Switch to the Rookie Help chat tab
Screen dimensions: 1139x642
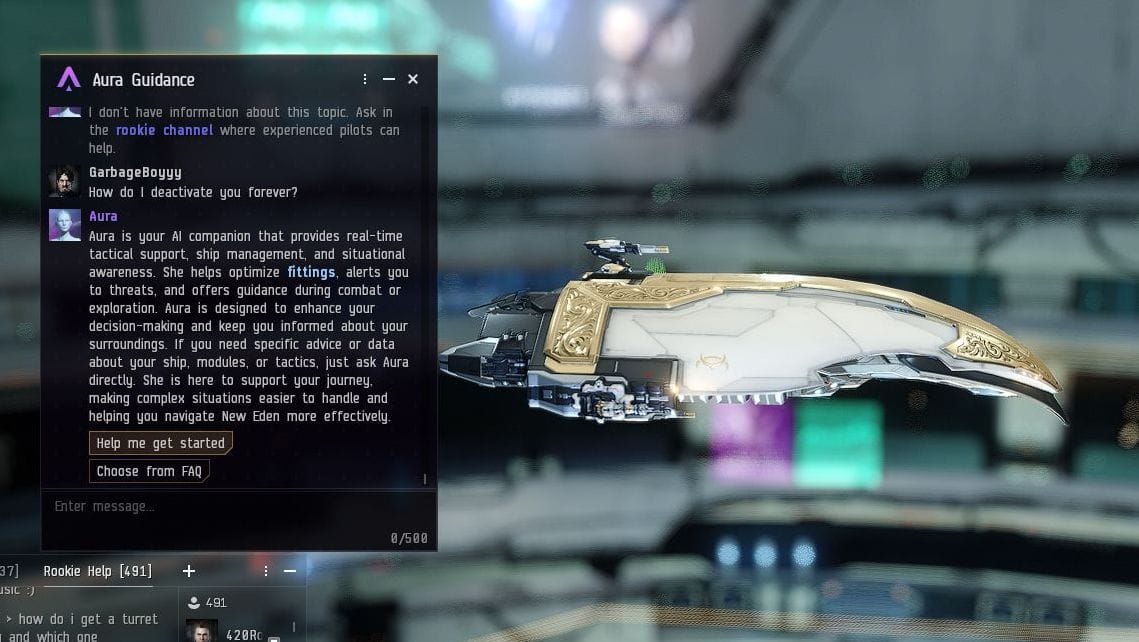click(x=98, y=571)
